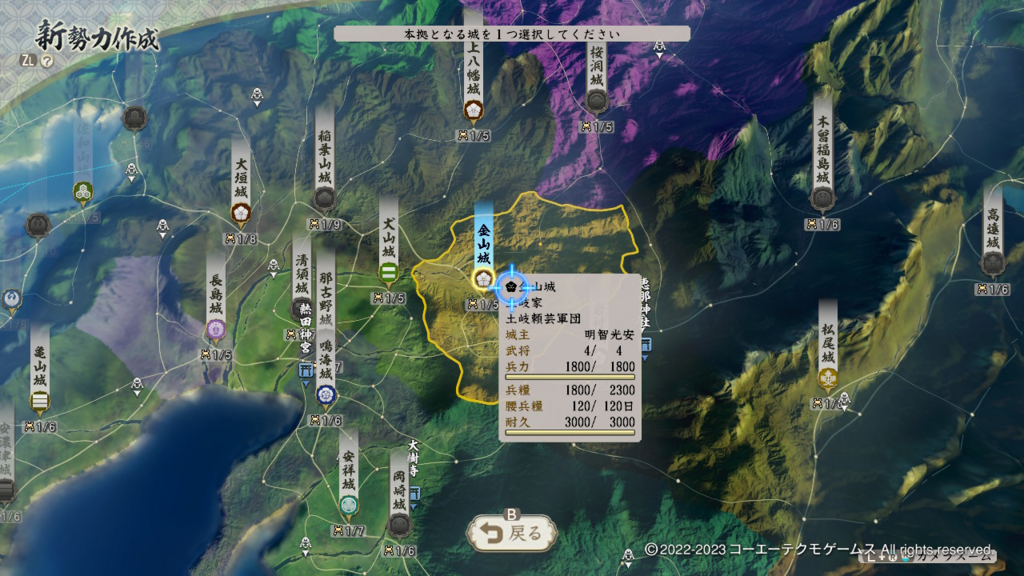
Task: Select Kaneyama Castle (金山城) as home base
Action: tap(484, 277)
